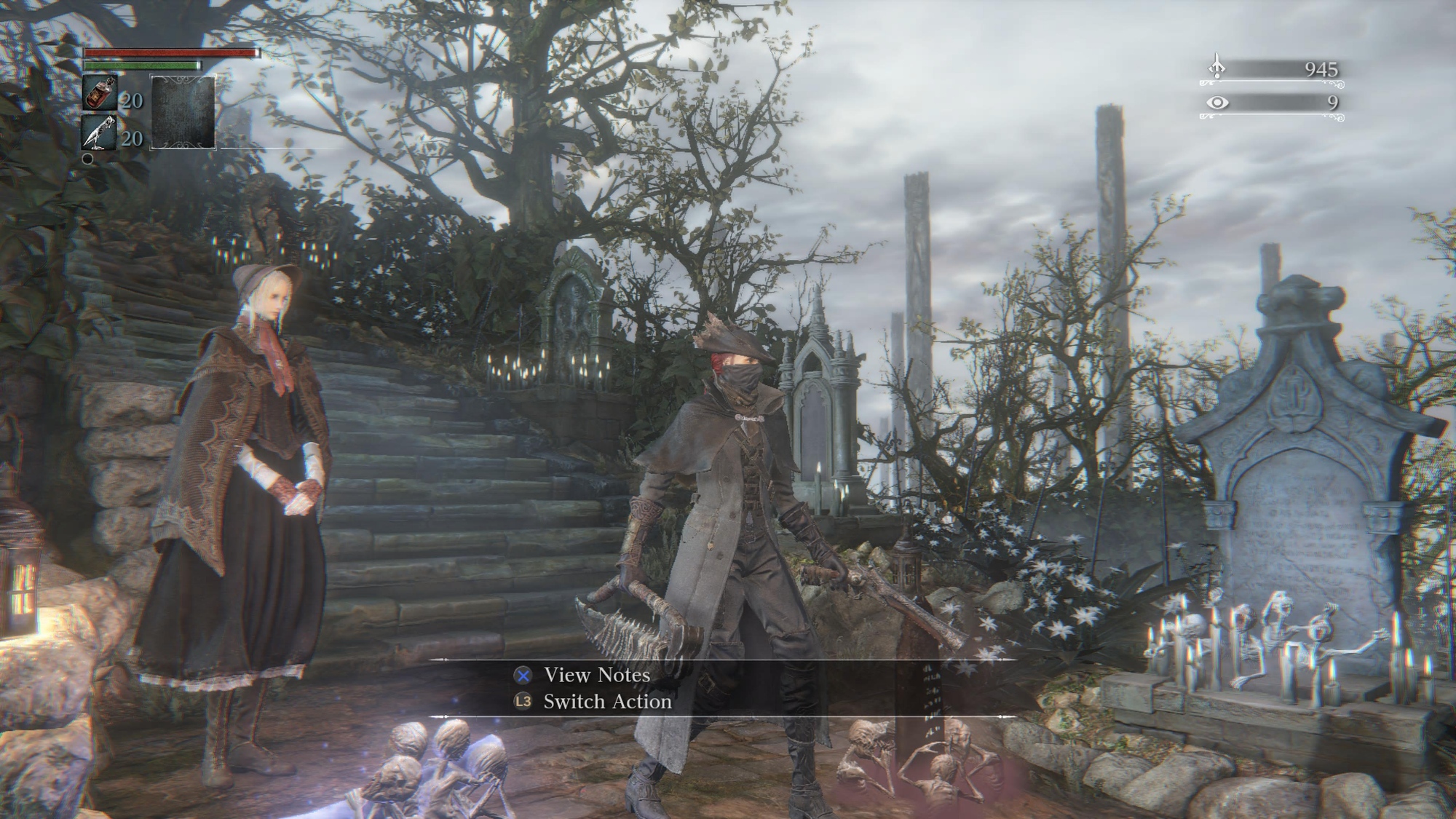Click the empty quick item slot
This screenshot has height=819, width=1456.
[183, 112]
